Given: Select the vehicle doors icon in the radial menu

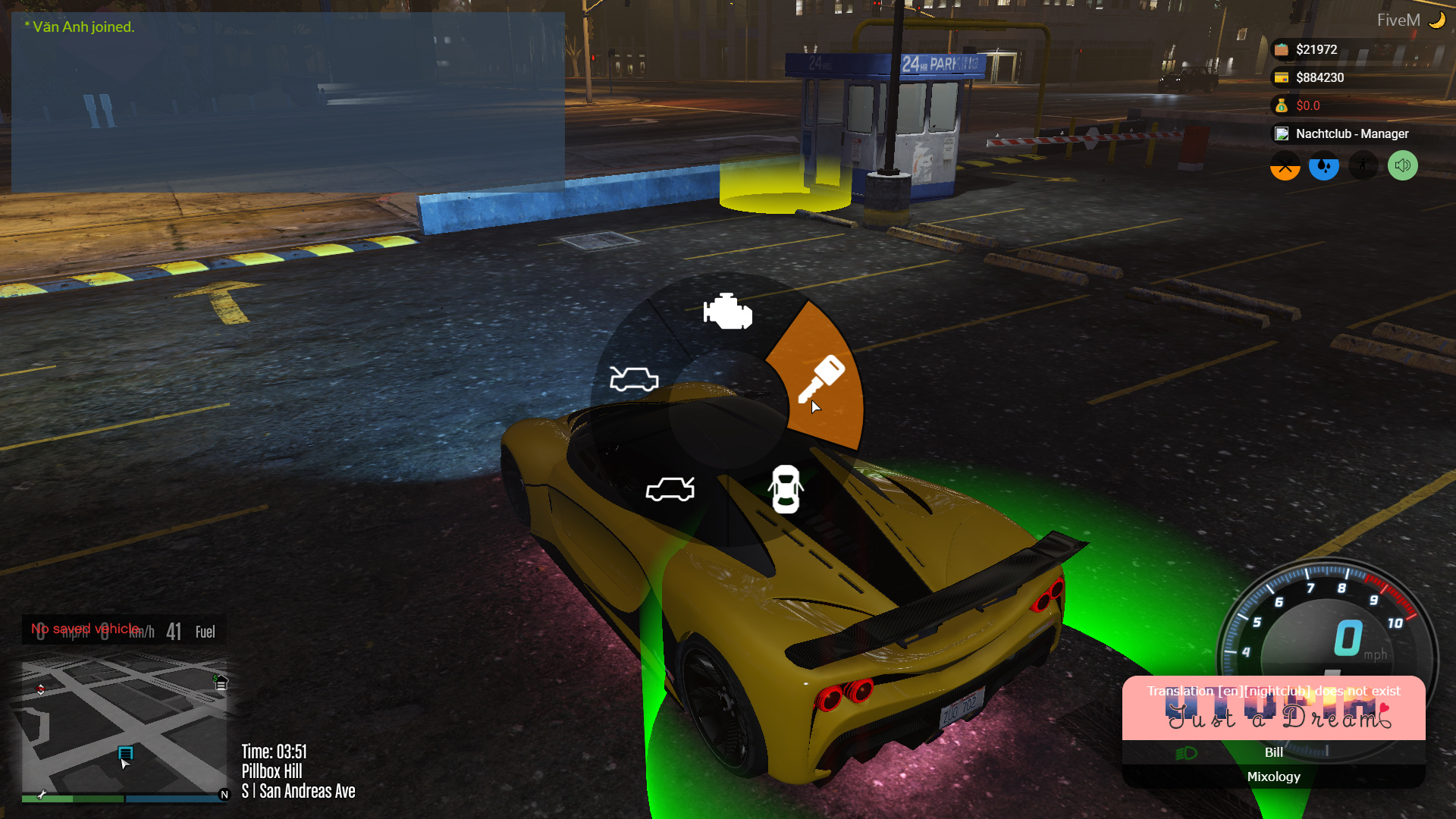Looking at the screenshot, I should tap(786, 490).
